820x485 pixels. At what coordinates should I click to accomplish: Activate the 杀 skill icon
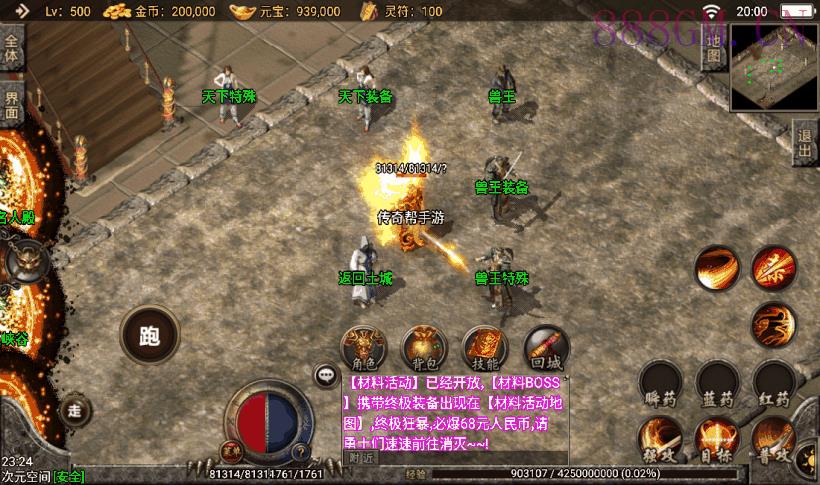coord(774,268)
